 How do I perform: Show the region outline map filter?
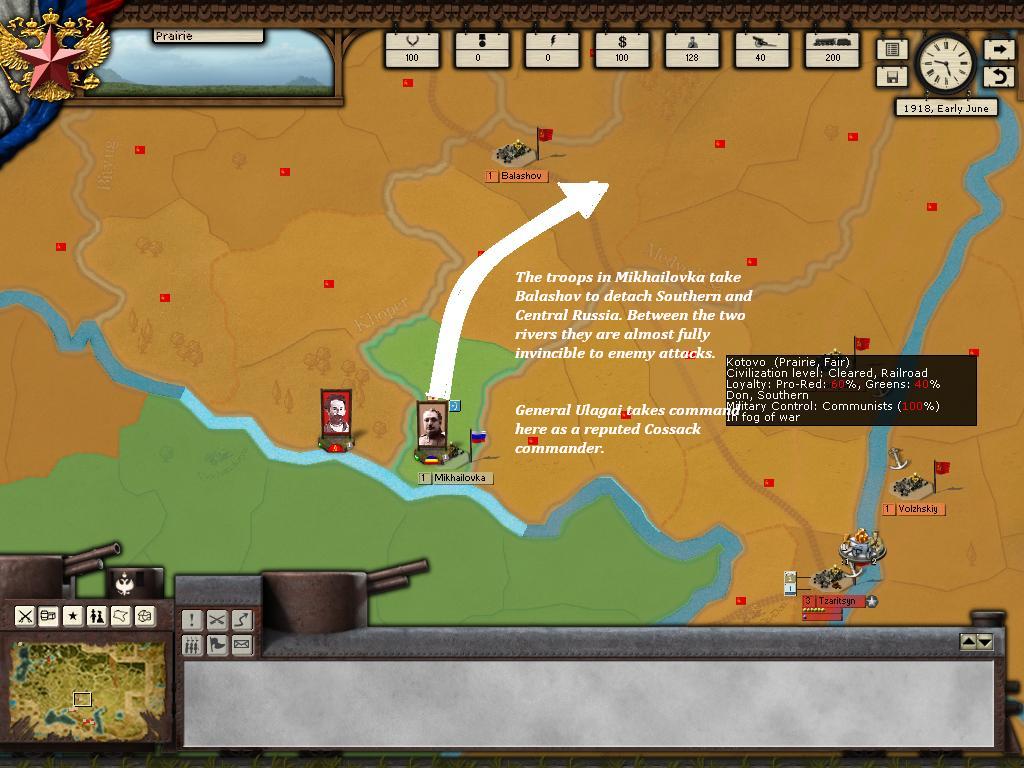tap(121, 616)
